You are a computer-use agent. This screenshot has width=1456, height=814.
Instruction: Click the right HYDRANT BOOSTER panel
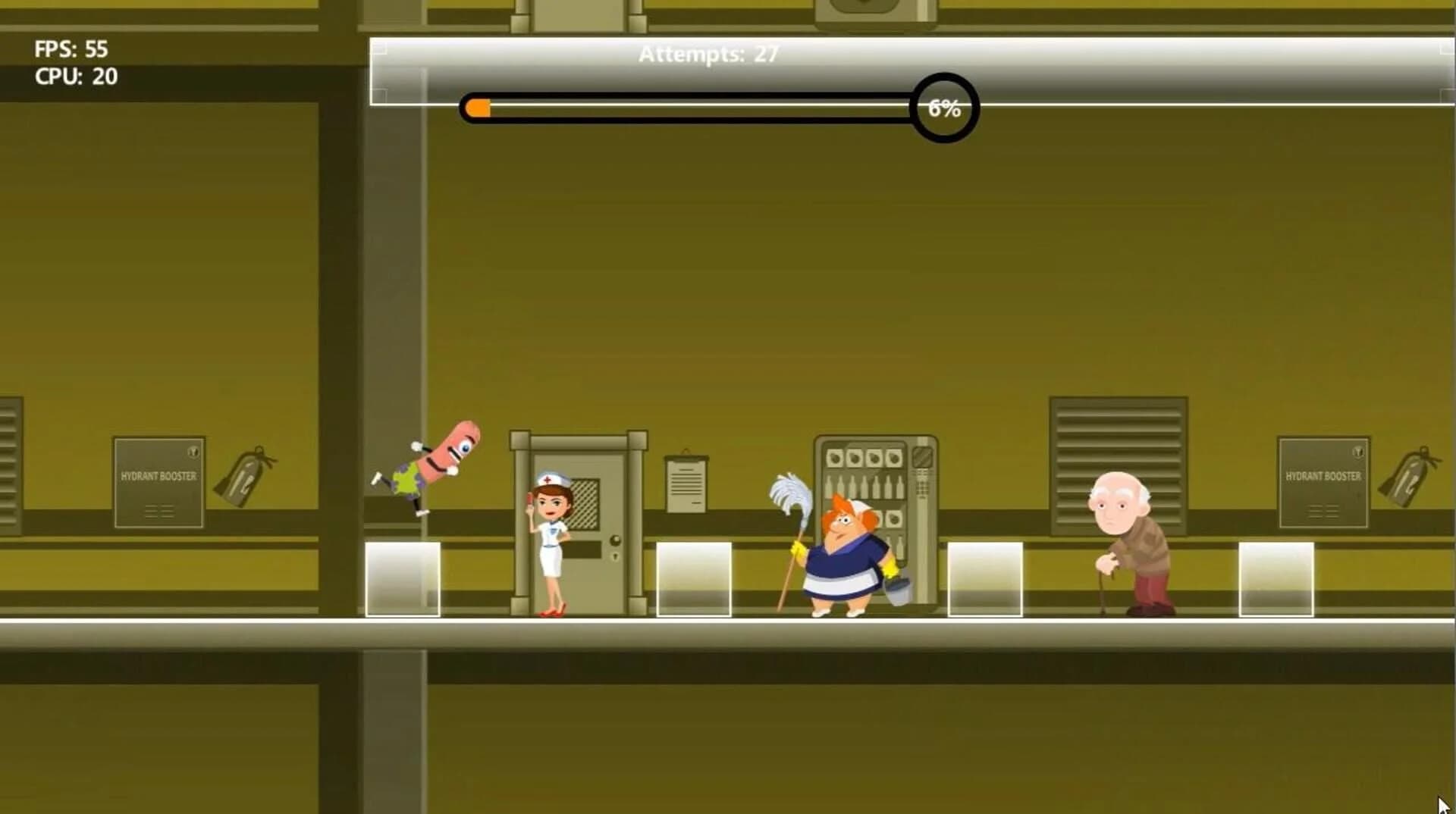[x=1323, y=481]
